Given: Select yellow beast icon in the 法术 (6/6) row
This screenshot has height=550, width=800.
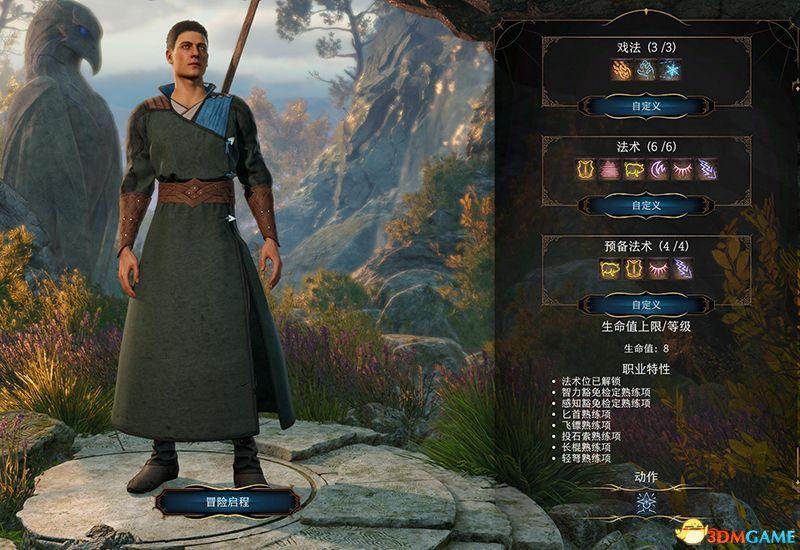Looking at the screenshot, I should click(x=634, y=170).
